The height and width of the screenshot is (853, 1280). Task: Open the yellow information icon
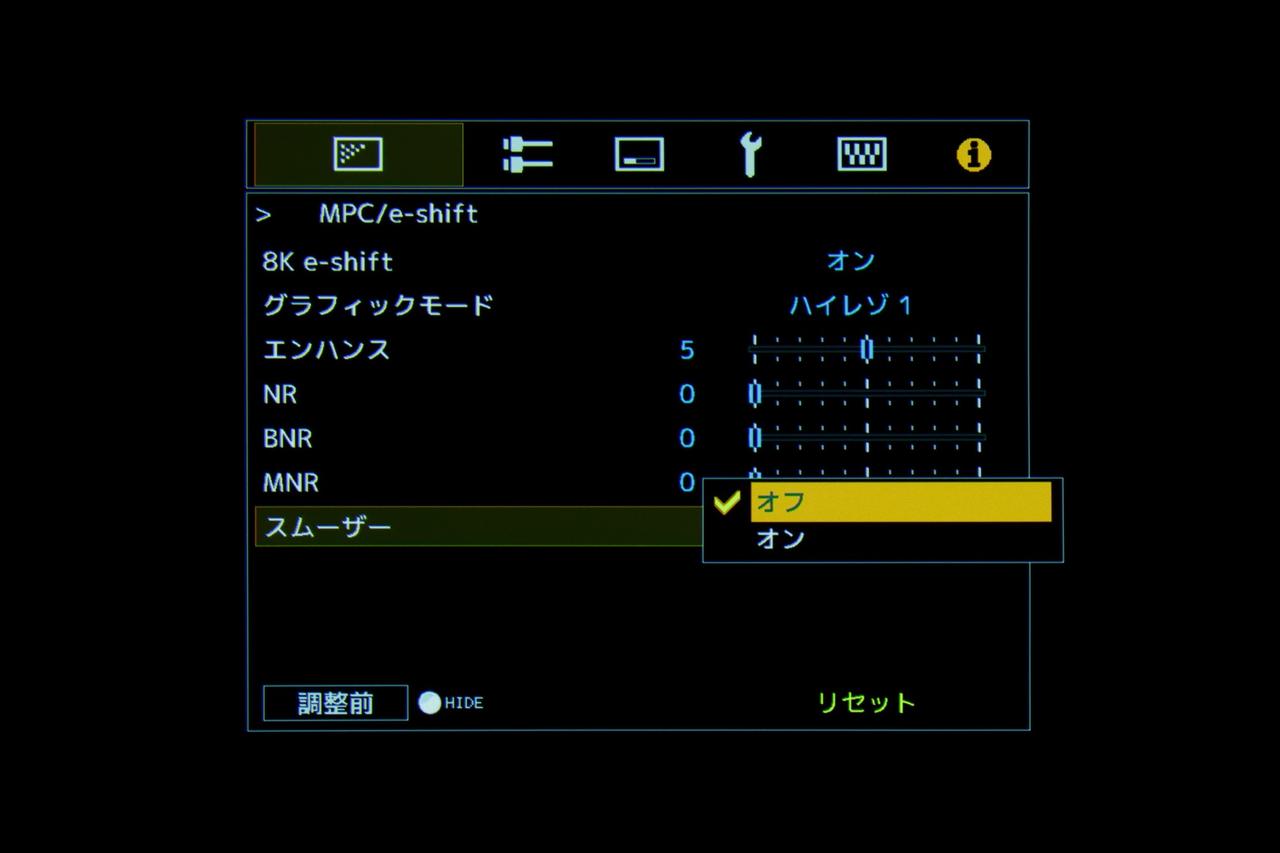pyautogui.click(x=971, y=154)
